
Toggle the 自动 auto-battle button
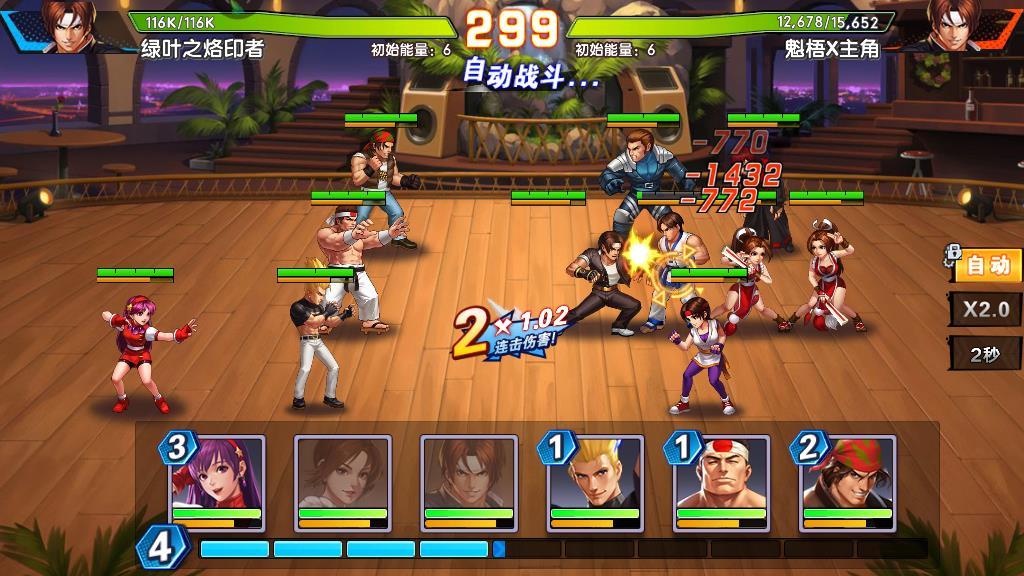[x=988, y=266]
